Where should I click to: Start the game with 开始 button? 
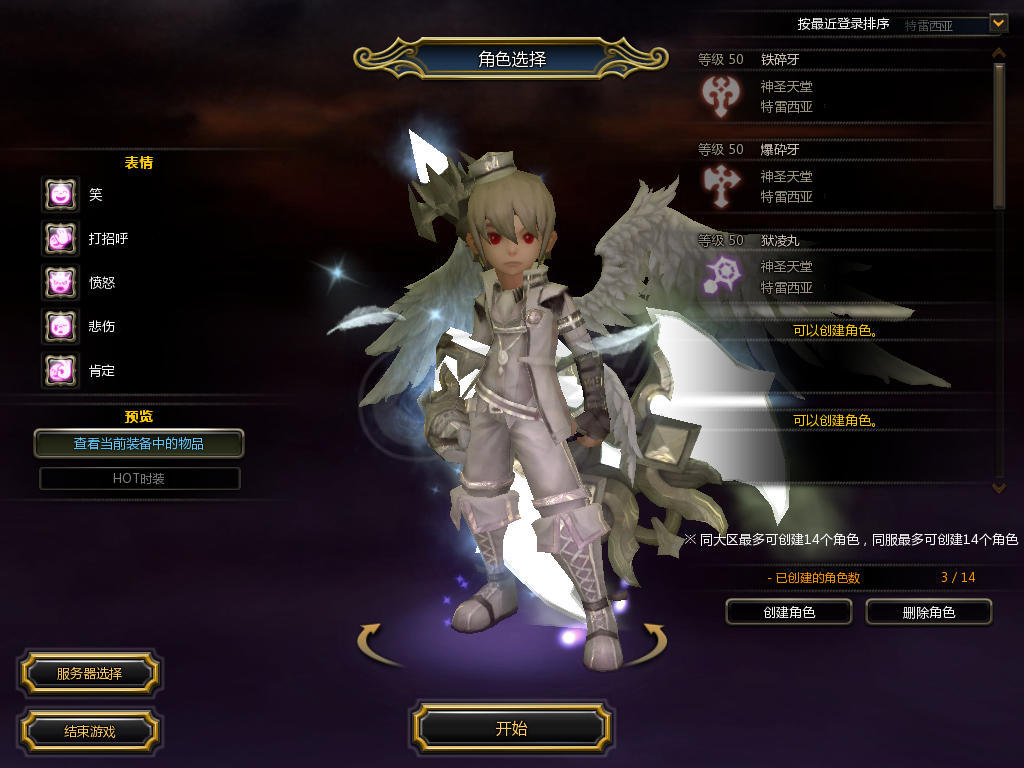511,728
